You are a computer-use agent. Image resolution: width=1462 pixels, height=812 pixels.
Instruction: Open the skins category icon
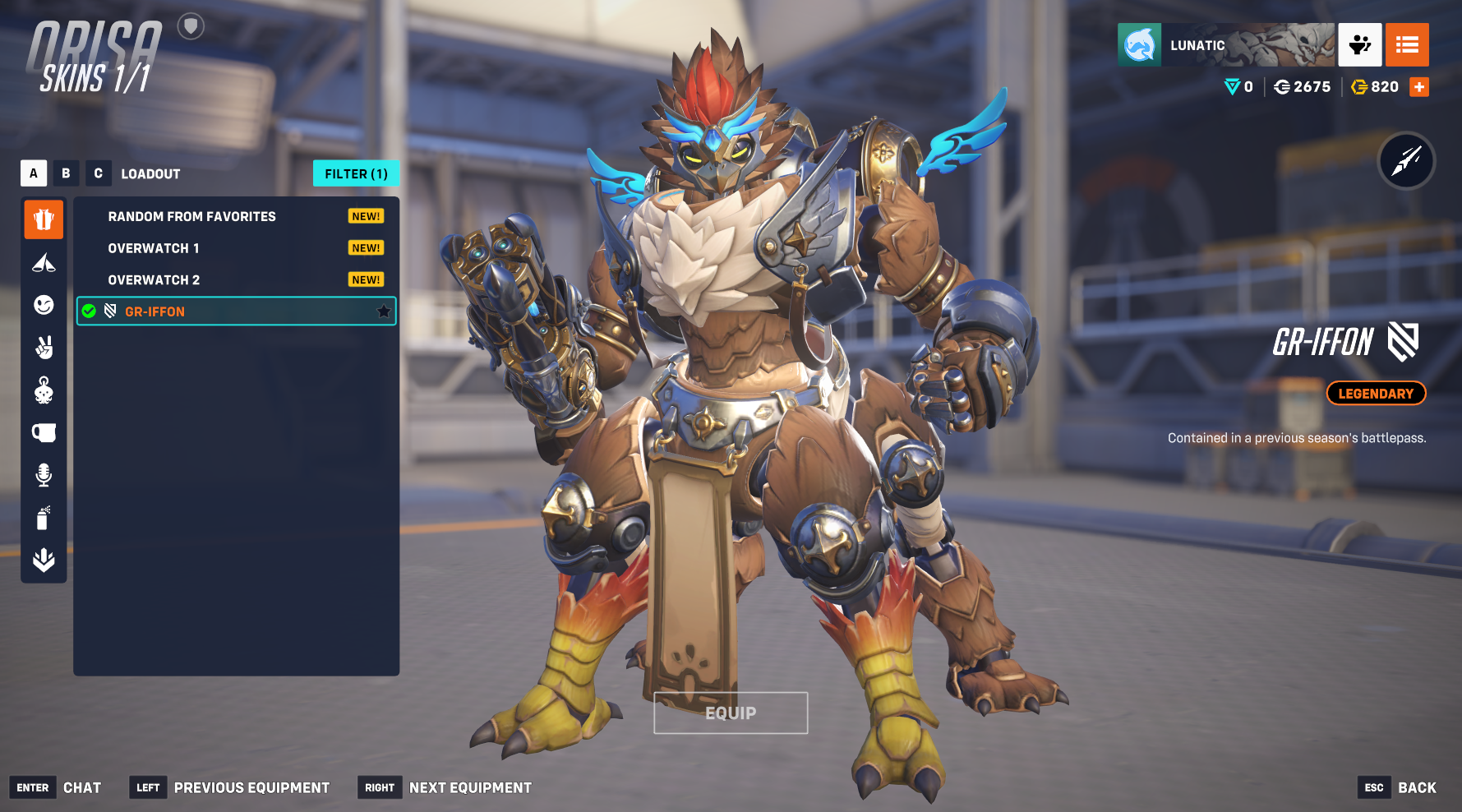44,219
